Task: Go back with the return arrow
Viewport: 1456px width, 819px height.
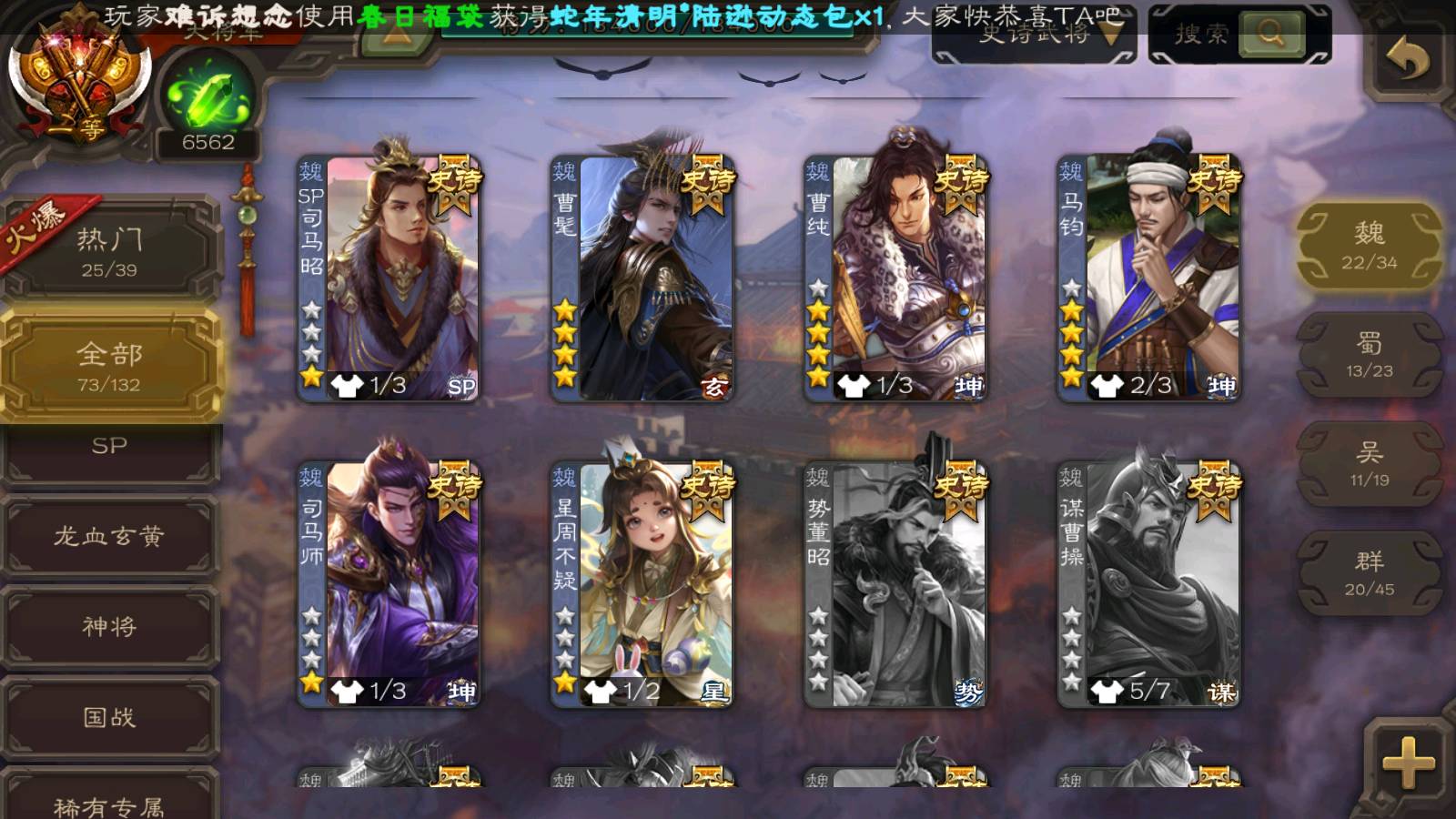Action: click(1406, 60)
